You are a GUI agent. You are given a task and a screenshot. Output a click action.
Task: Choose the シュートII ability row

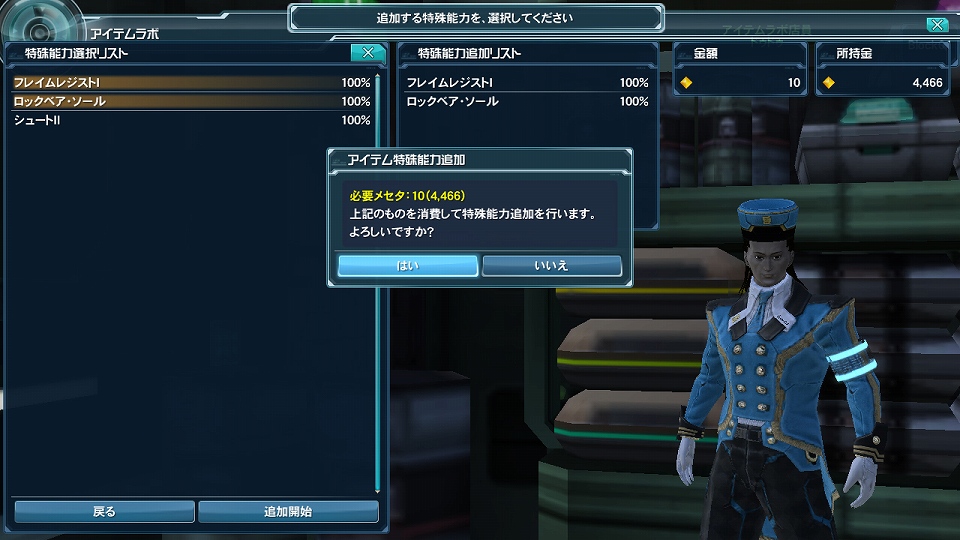(191, 120)
